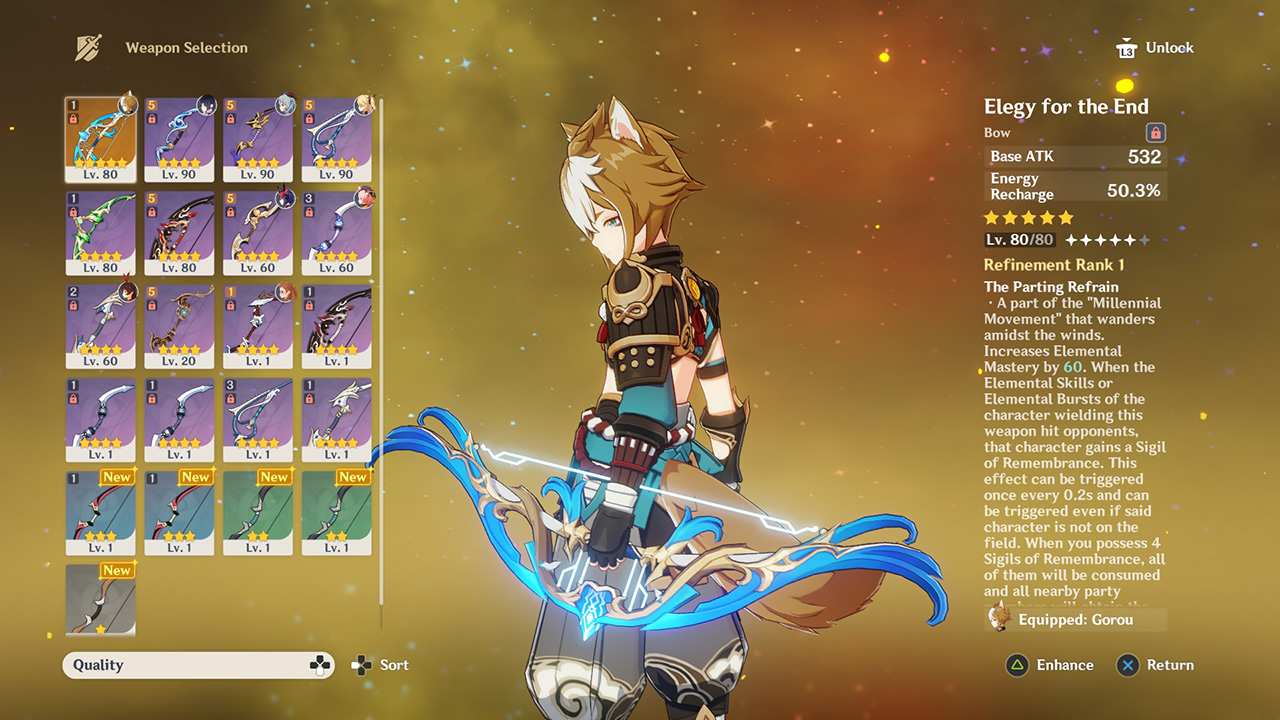This screenshot has height=720, width=1280.
Task: Select a Lv. 1 bow marked New
Action: coord(100,512)
